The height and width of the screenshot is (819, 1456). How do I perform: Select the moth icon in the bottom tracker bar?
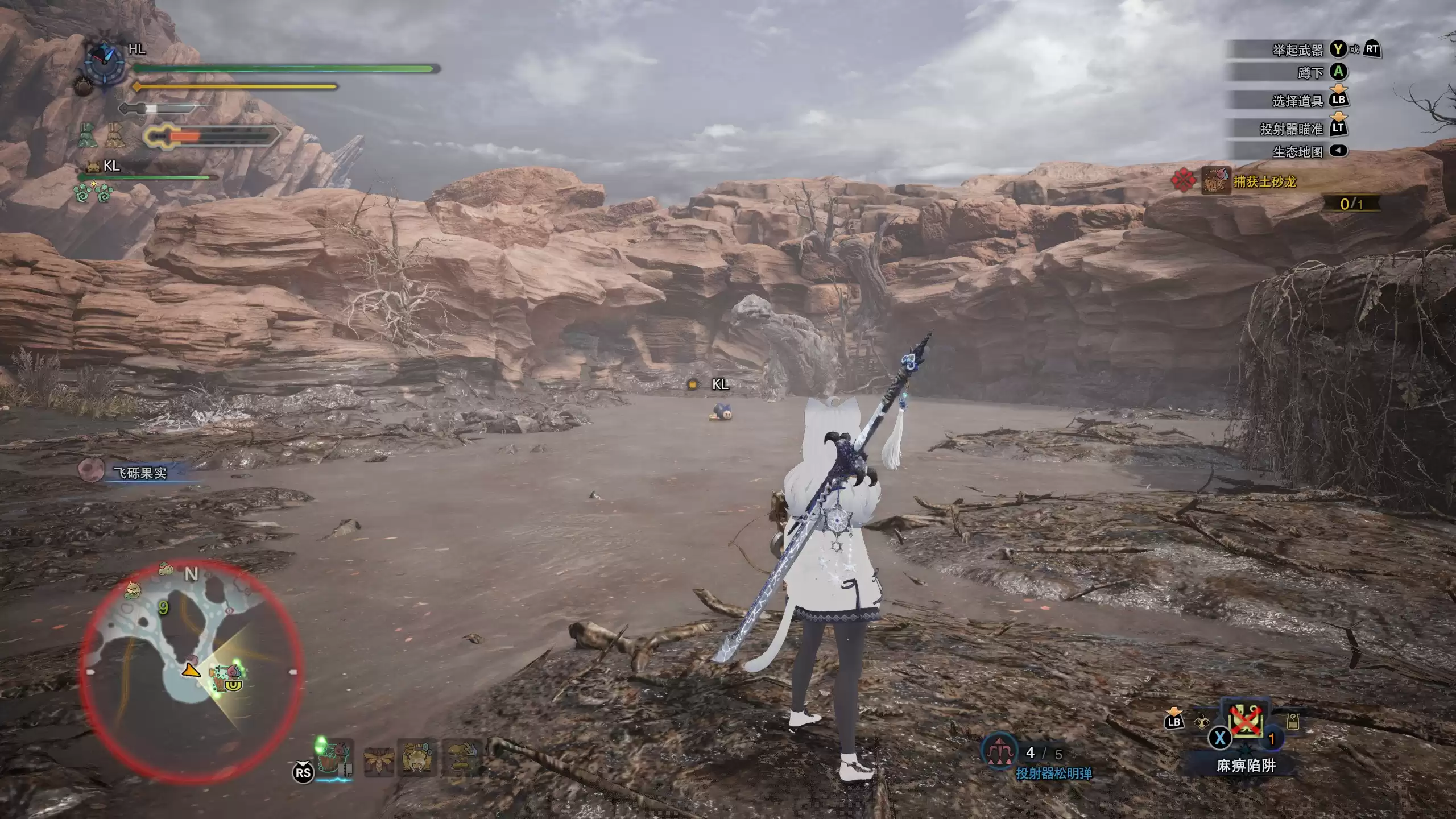[378, 758]
